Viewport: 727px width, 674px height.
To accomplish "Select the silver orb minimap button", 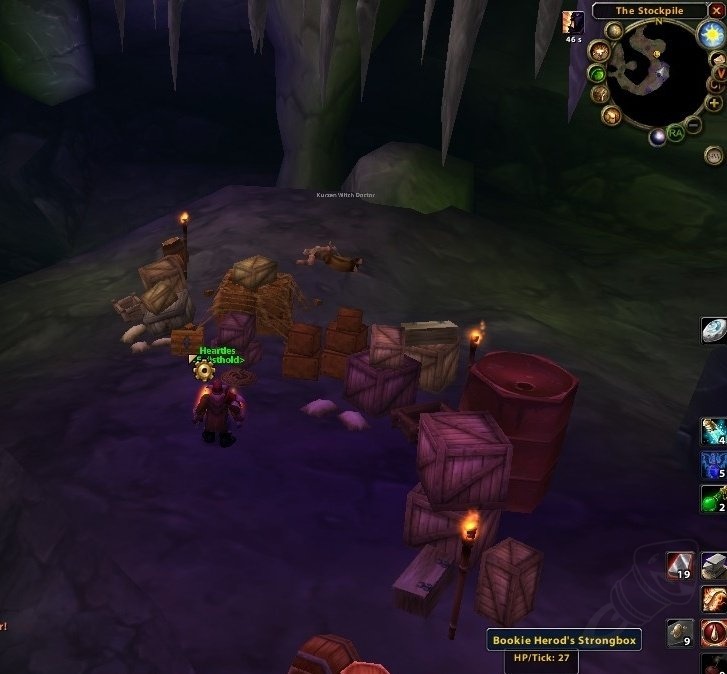I will pyautogui.click(x=657, y=137).
